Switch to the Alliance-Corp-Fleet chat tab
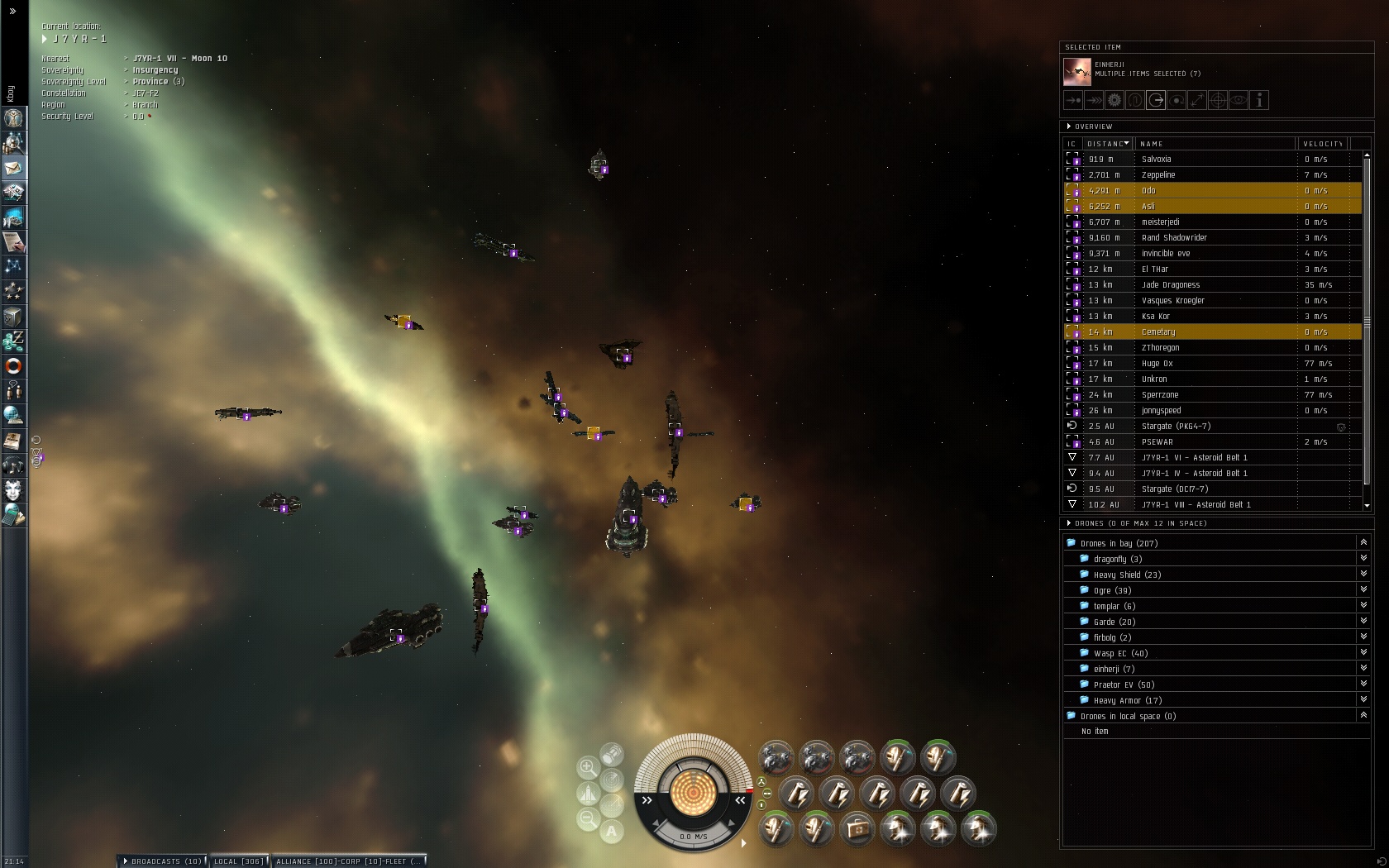Viewport: 1389px width, 868px height. click(x=349, y=861)
